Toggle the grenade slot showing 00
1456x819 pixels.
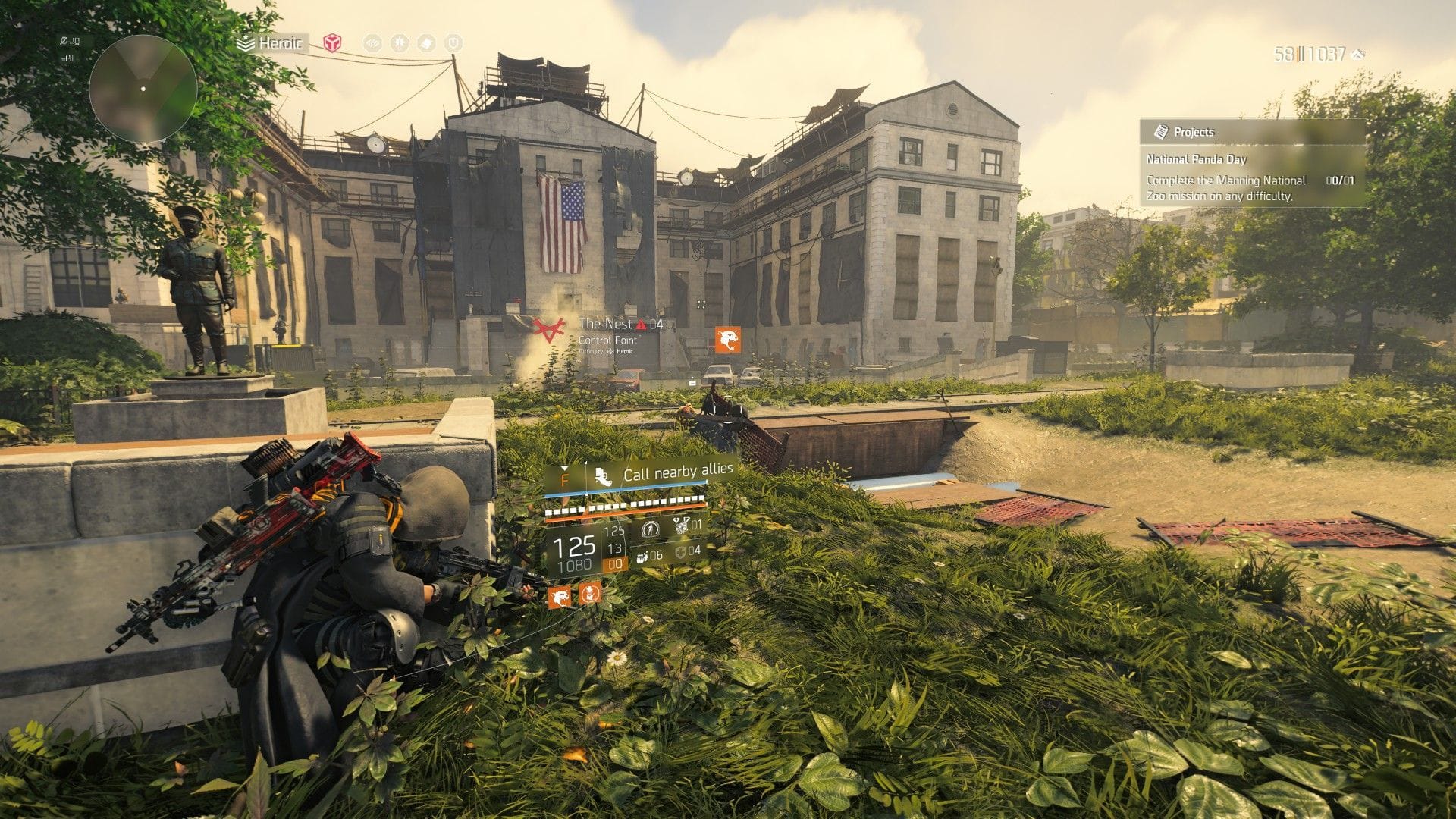[614, 563]
